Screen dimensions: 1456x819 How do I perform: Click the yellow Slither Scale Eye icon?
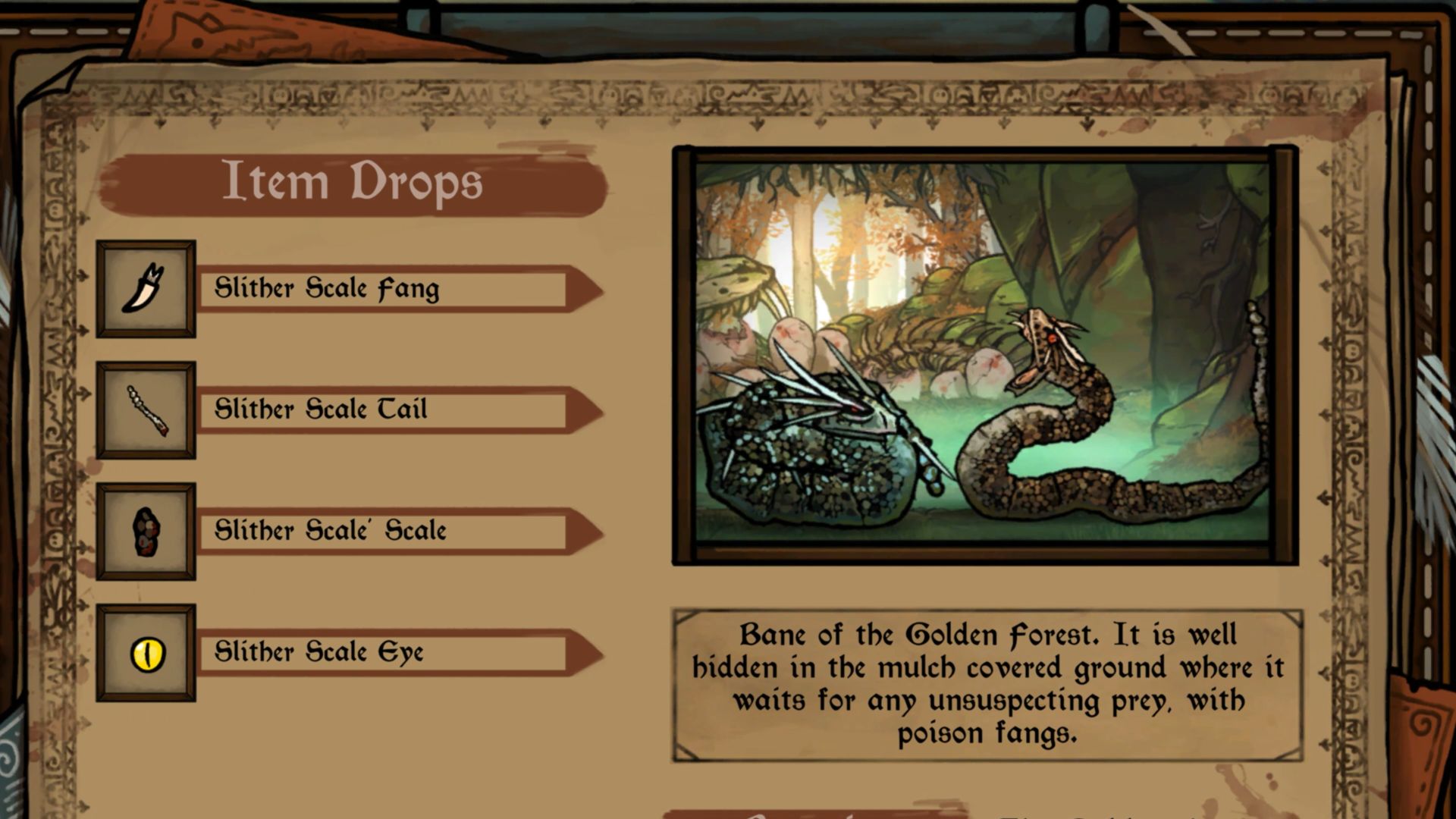tap(147, 653)
